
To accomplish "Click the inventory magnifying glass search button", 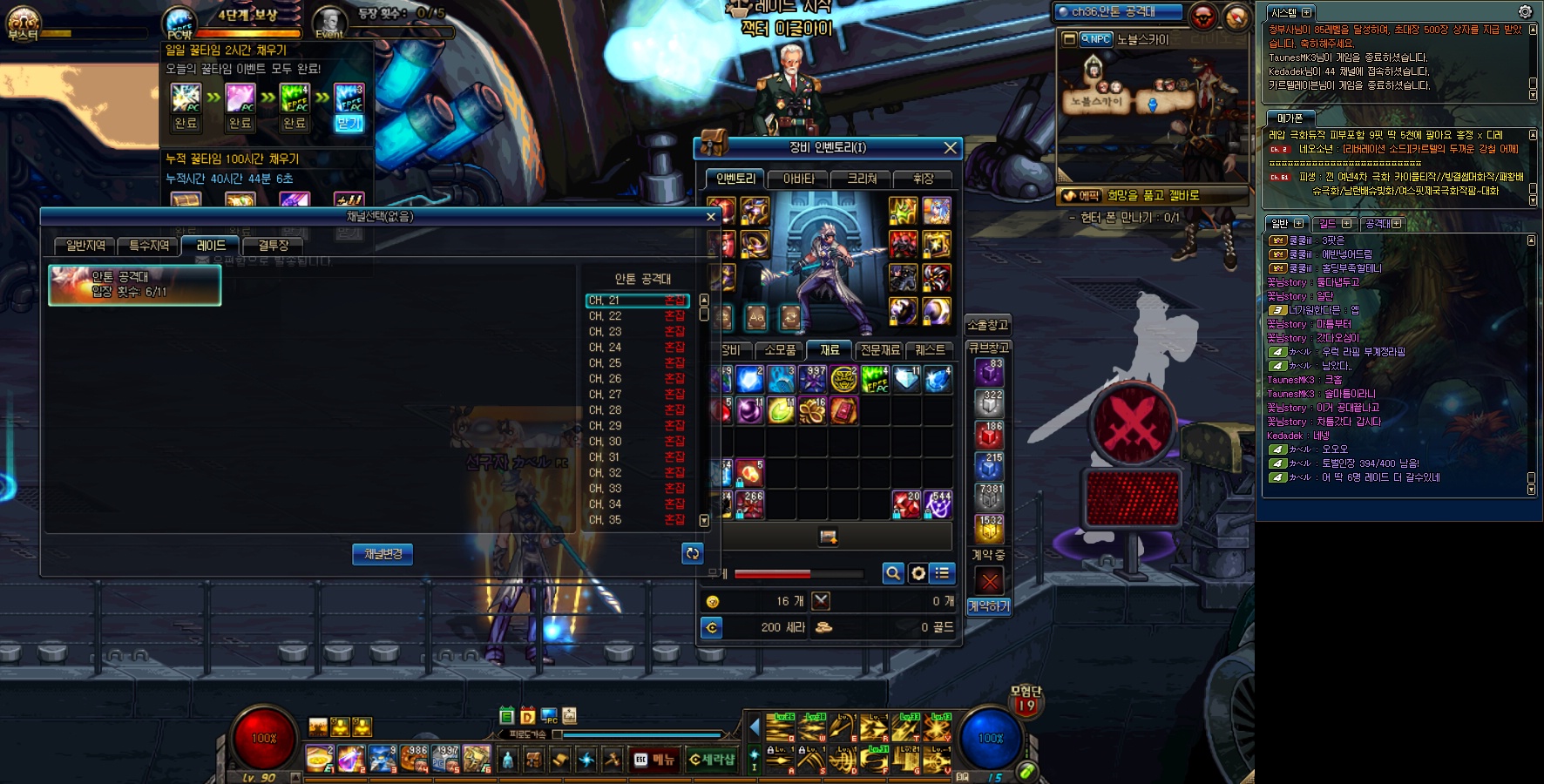I will coord(892,573).
